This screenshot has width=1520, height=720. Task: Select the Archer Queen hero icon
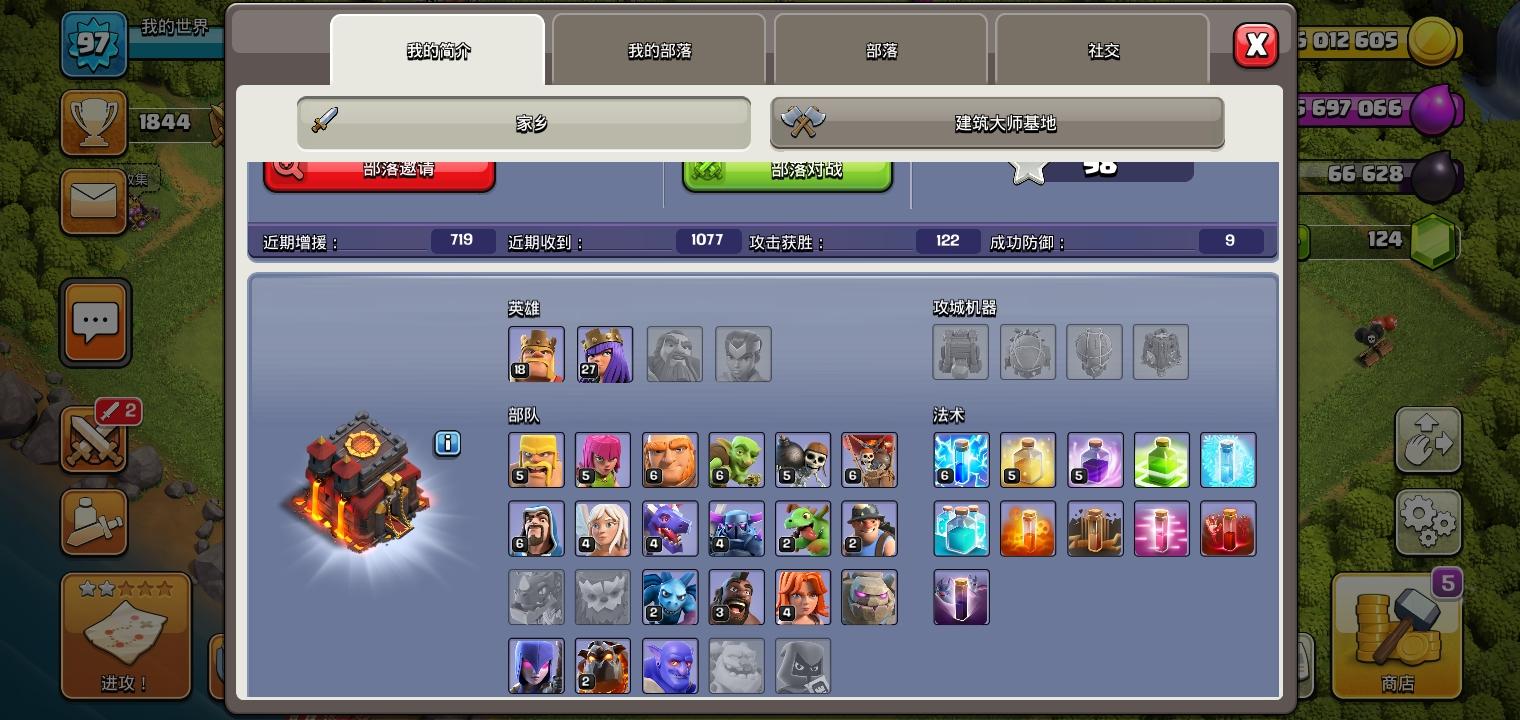pyautogui.click(x=604, y=353)
